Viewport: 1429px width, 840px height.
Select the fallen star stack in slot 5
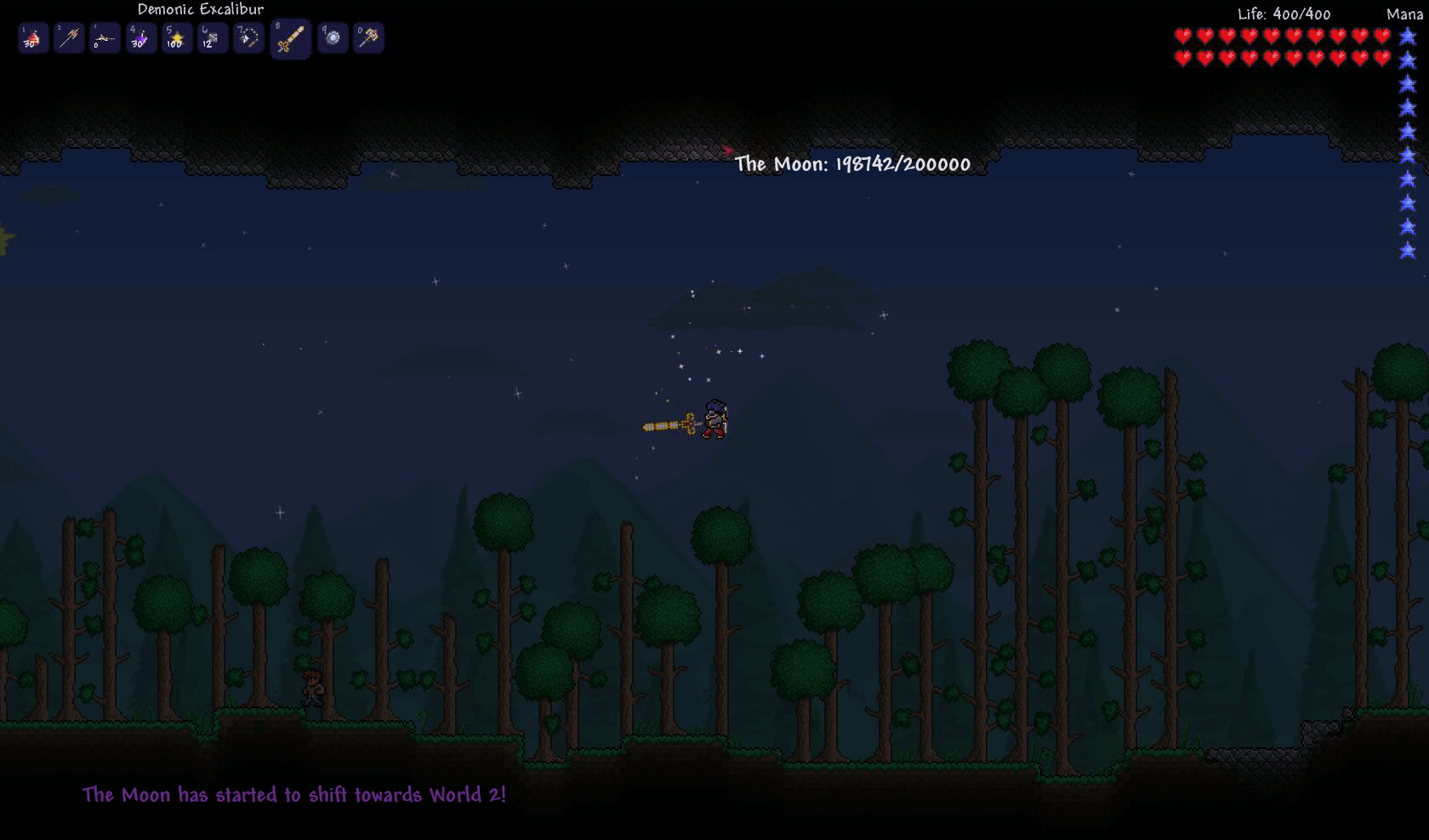[x=176, y=37]
